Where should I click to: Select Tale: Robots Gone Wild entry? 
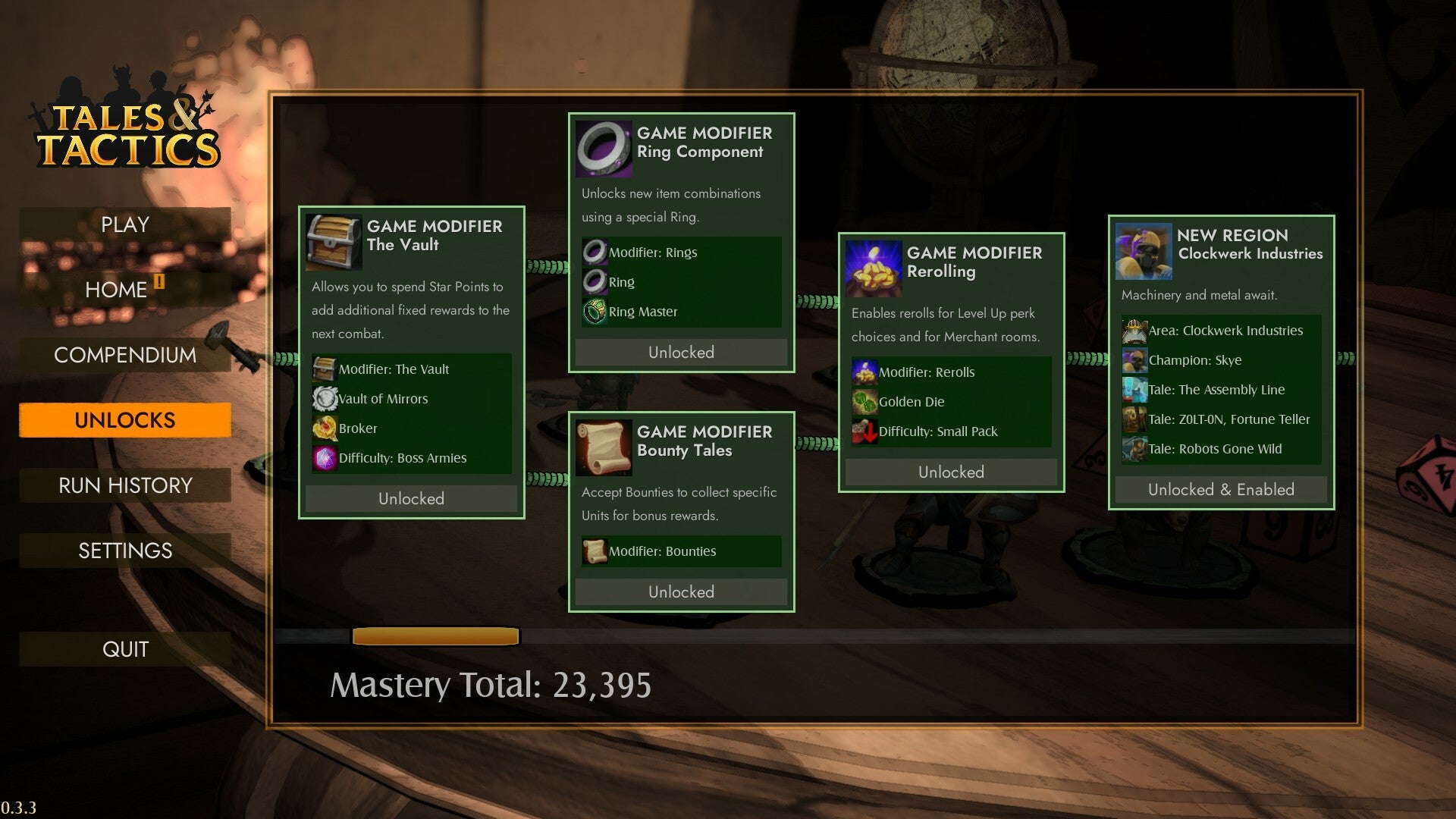(x=1215, y=449)
